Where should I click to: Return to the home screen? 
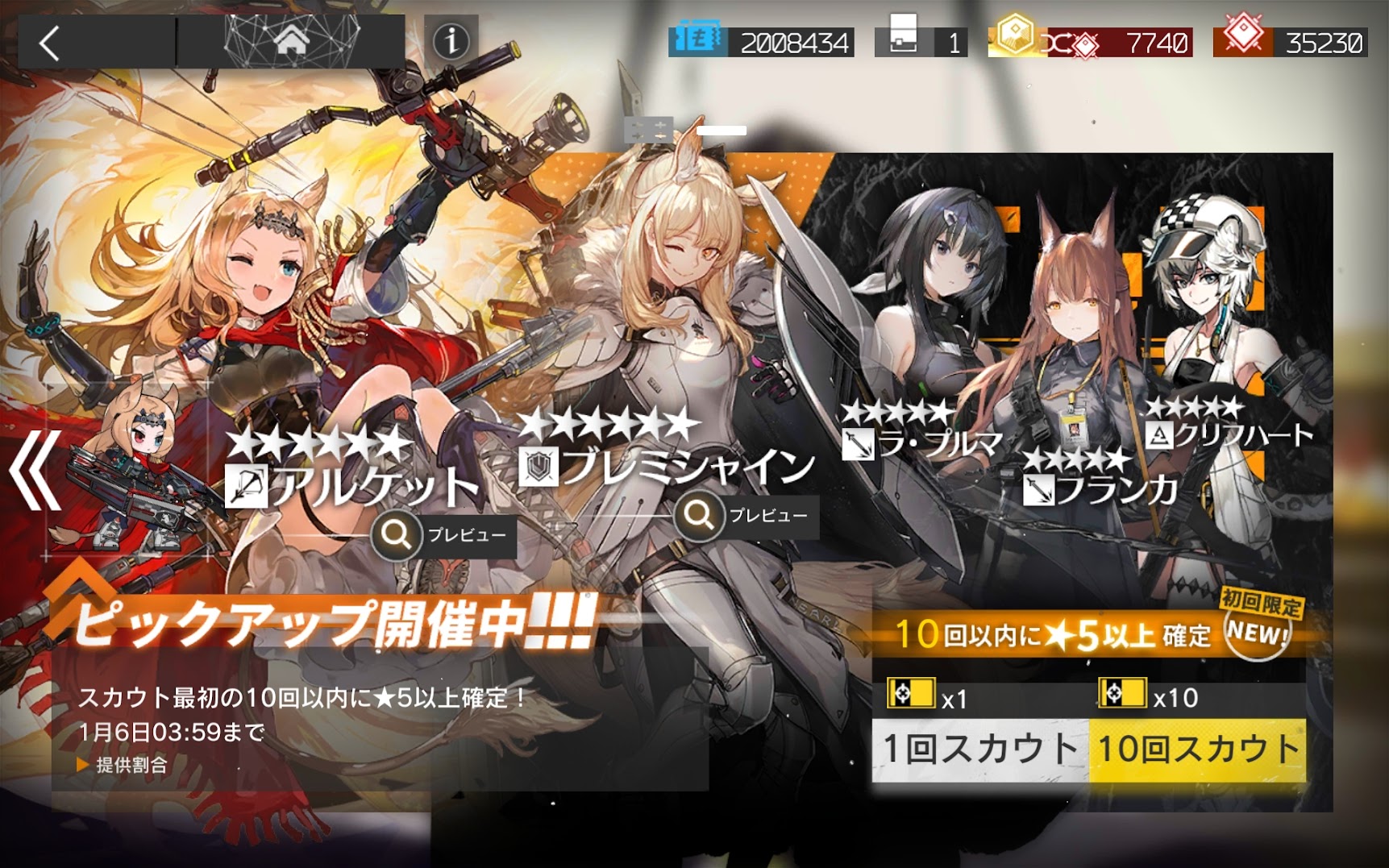291,40
